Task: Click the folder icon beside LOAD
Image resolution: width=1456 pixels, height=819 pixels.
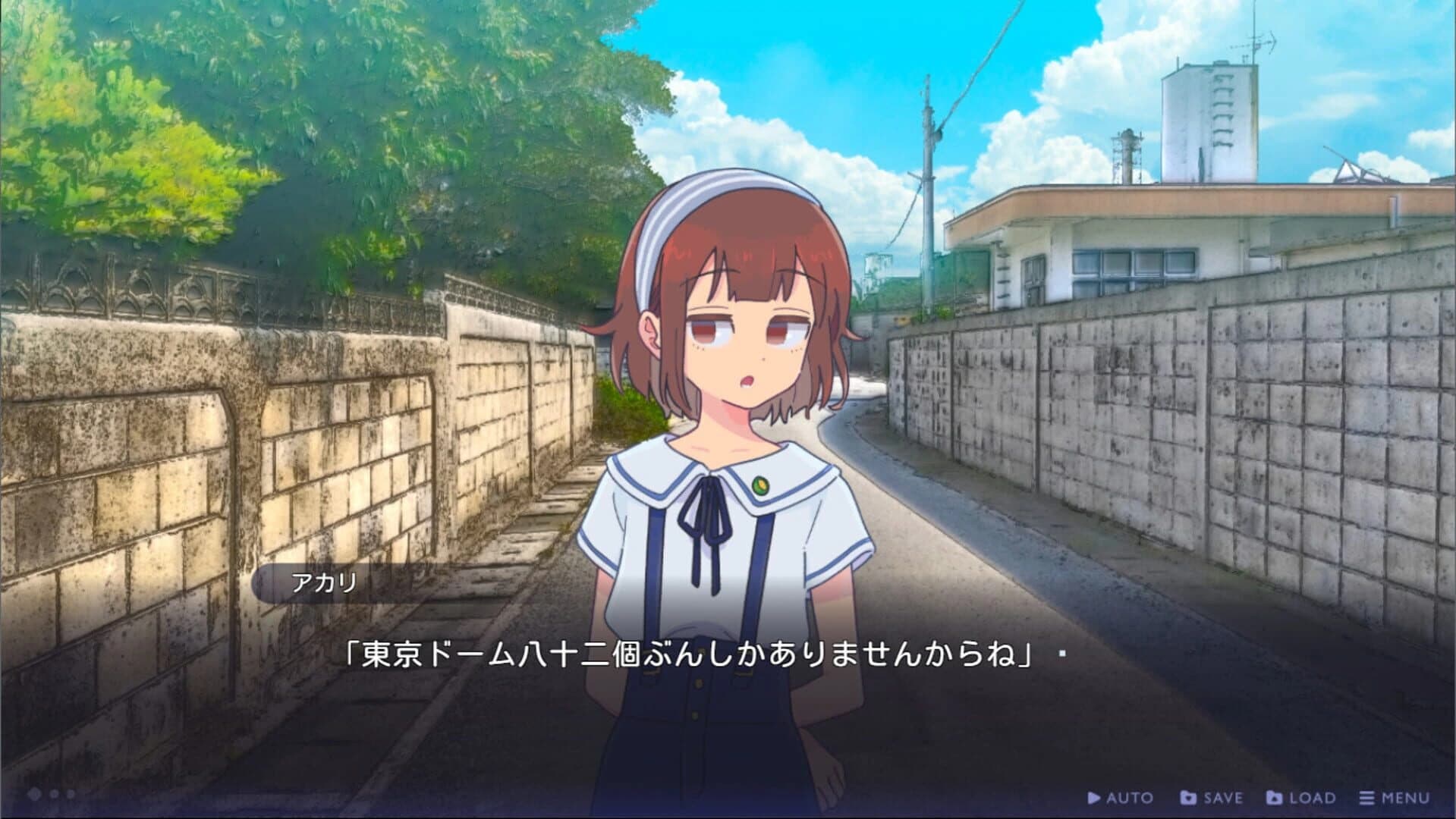Action: tap(1275, 798)
